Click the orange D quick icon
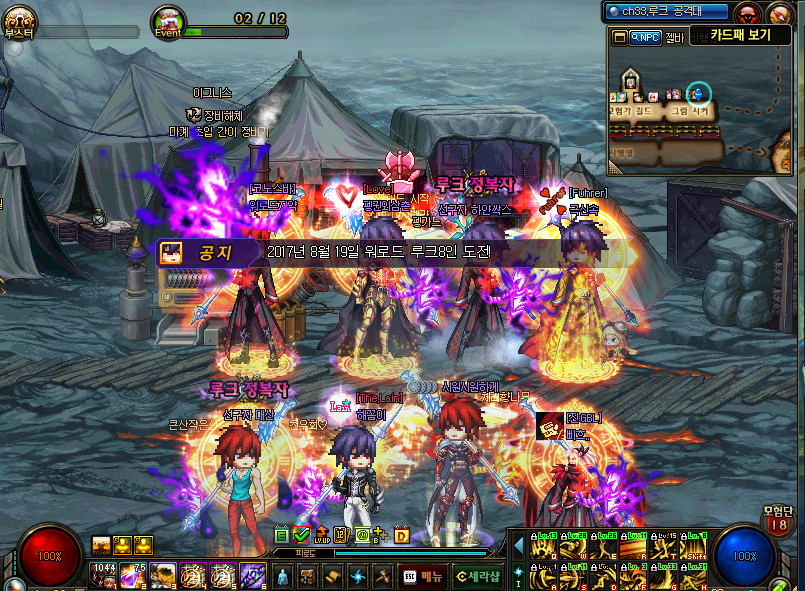This screenshot has width=805, height=591. coord(402,536)
